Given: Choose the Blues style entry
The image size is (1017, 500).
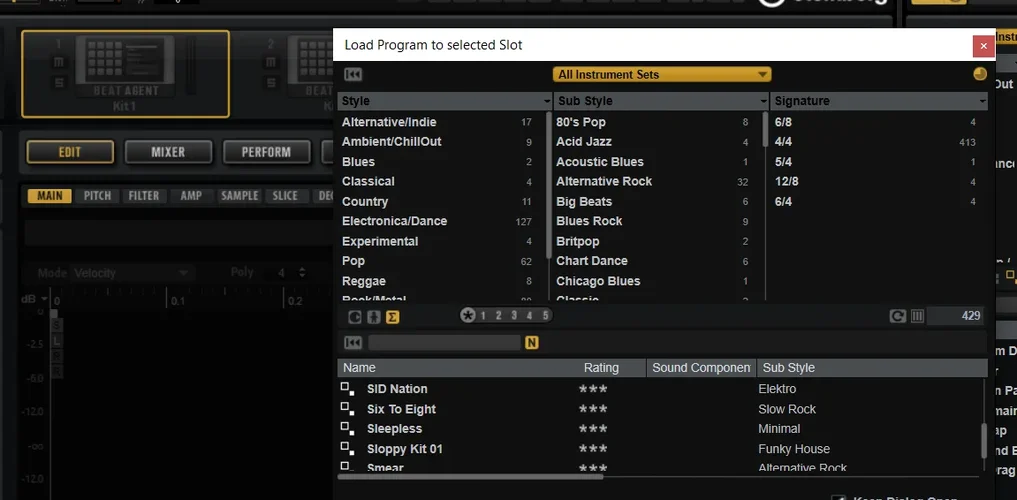Looking at the screenshot, I should (358, 162).
